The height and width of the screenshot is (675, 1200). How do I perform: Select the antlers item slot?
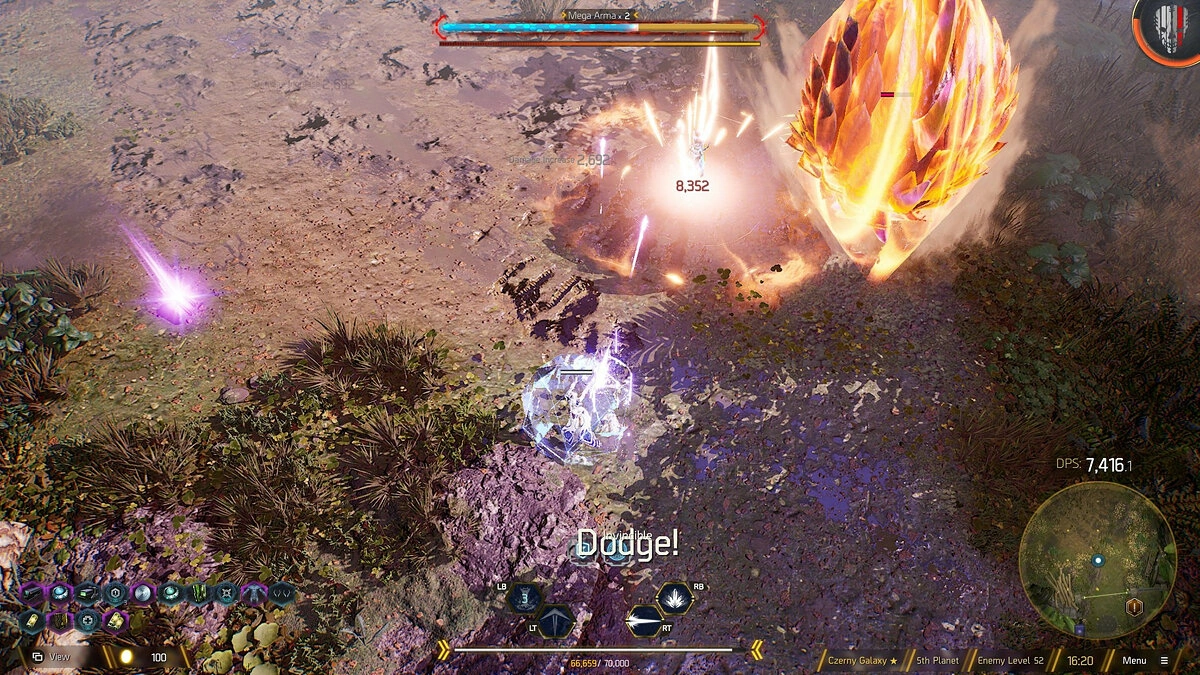tap(282, 593)
